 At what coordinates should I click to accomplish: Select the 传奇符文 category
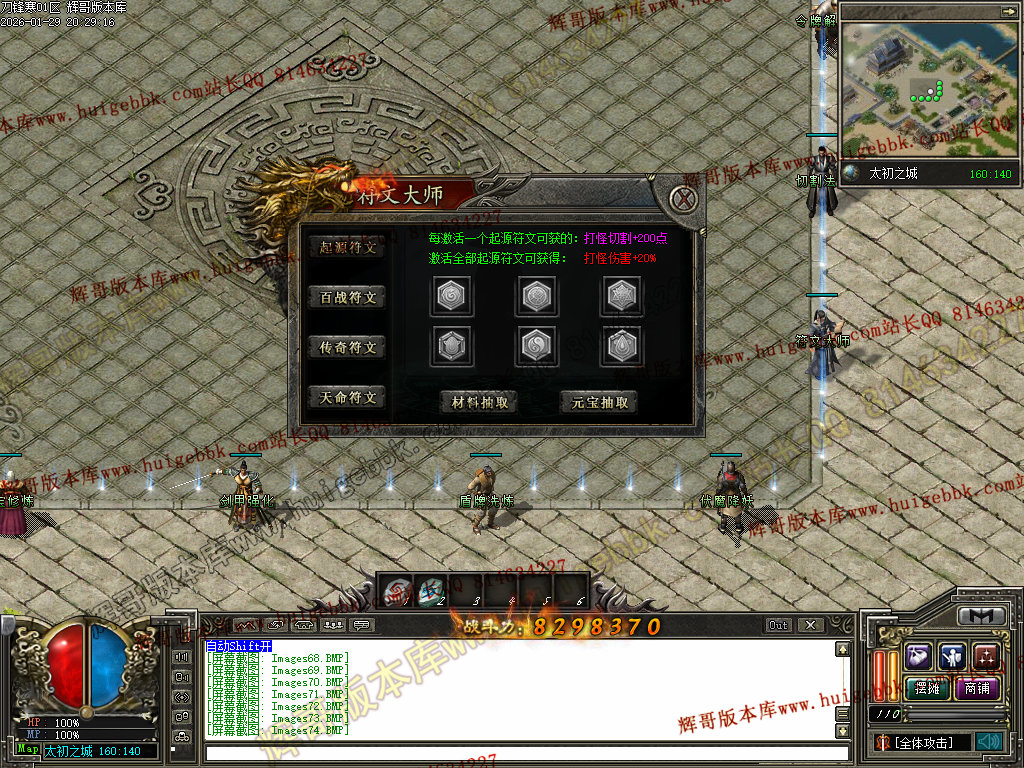[x=347, y=347]
